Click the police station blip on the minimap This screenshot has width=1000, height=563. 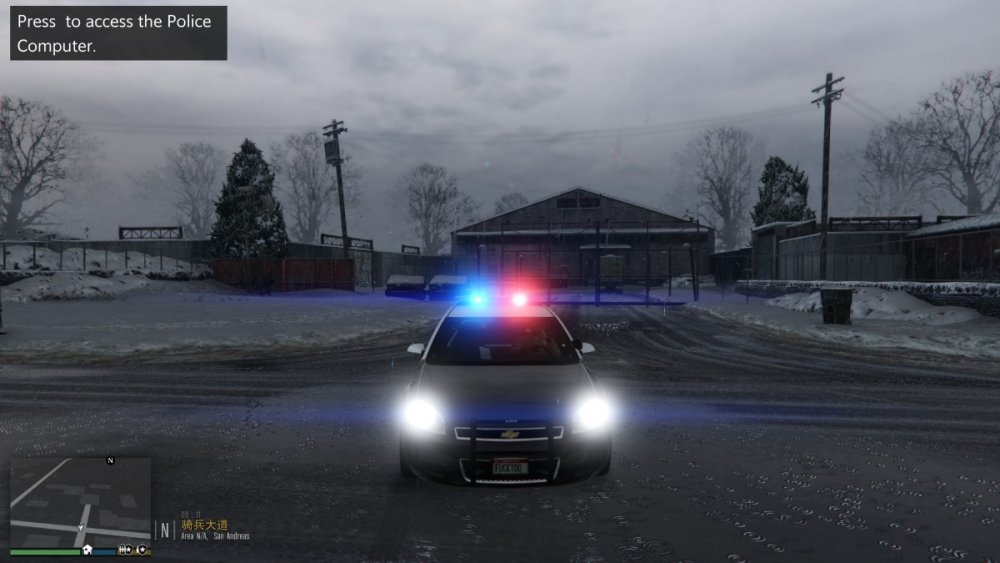(x=88, y=549)
